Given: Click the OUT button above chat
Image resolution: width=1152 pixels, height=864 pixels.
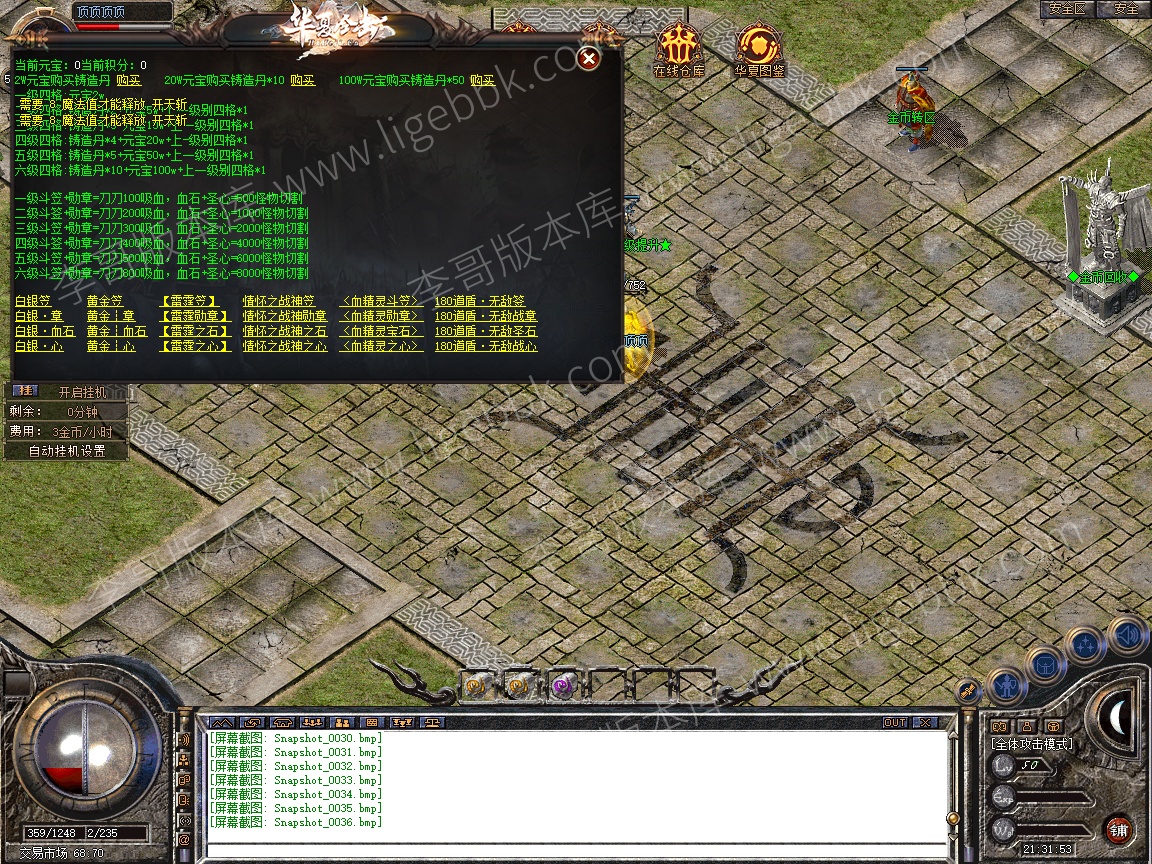Looking at the screenshot, I should 894,722.
